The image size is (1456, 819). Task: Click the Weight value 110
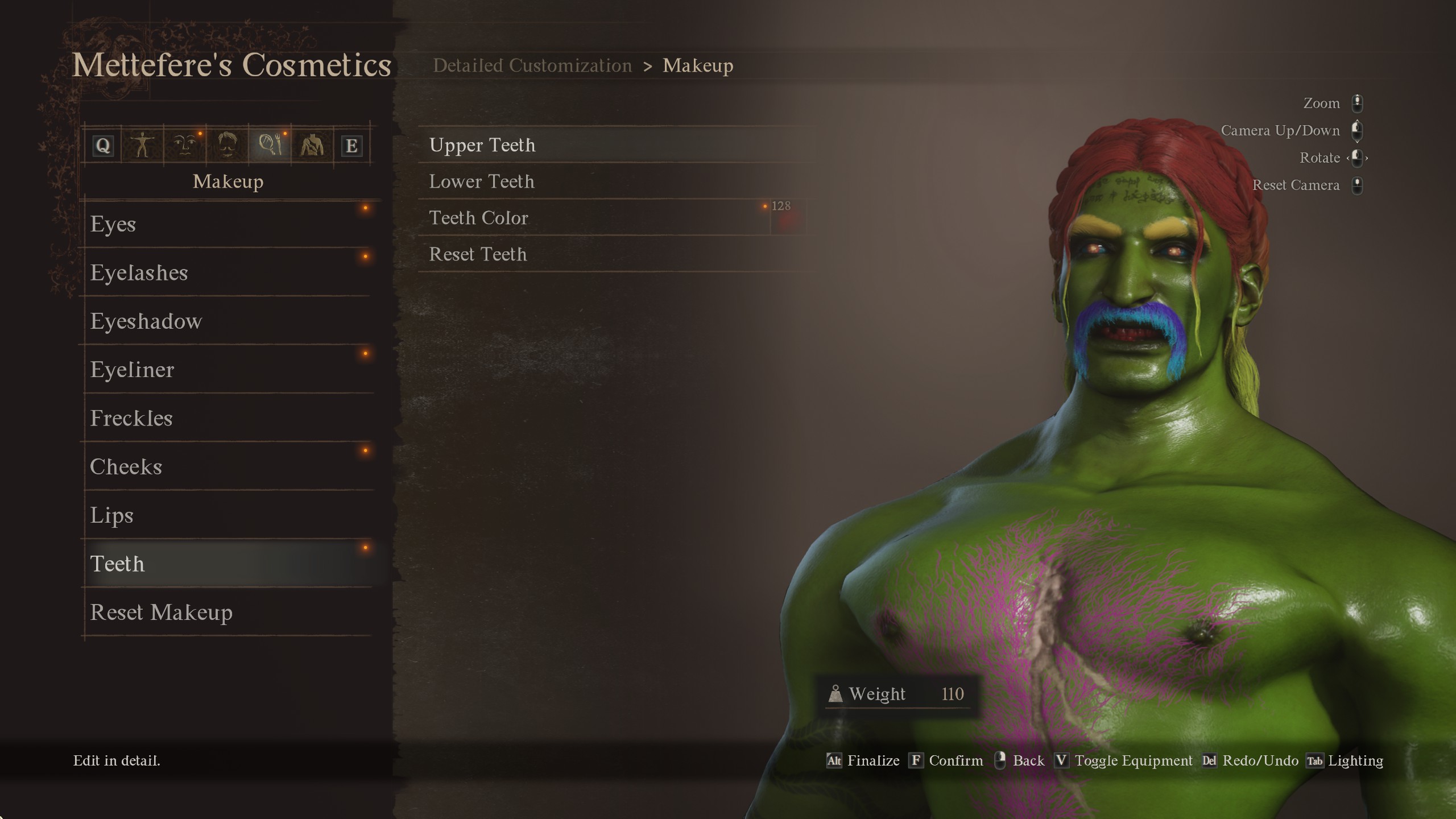[953, 693]
